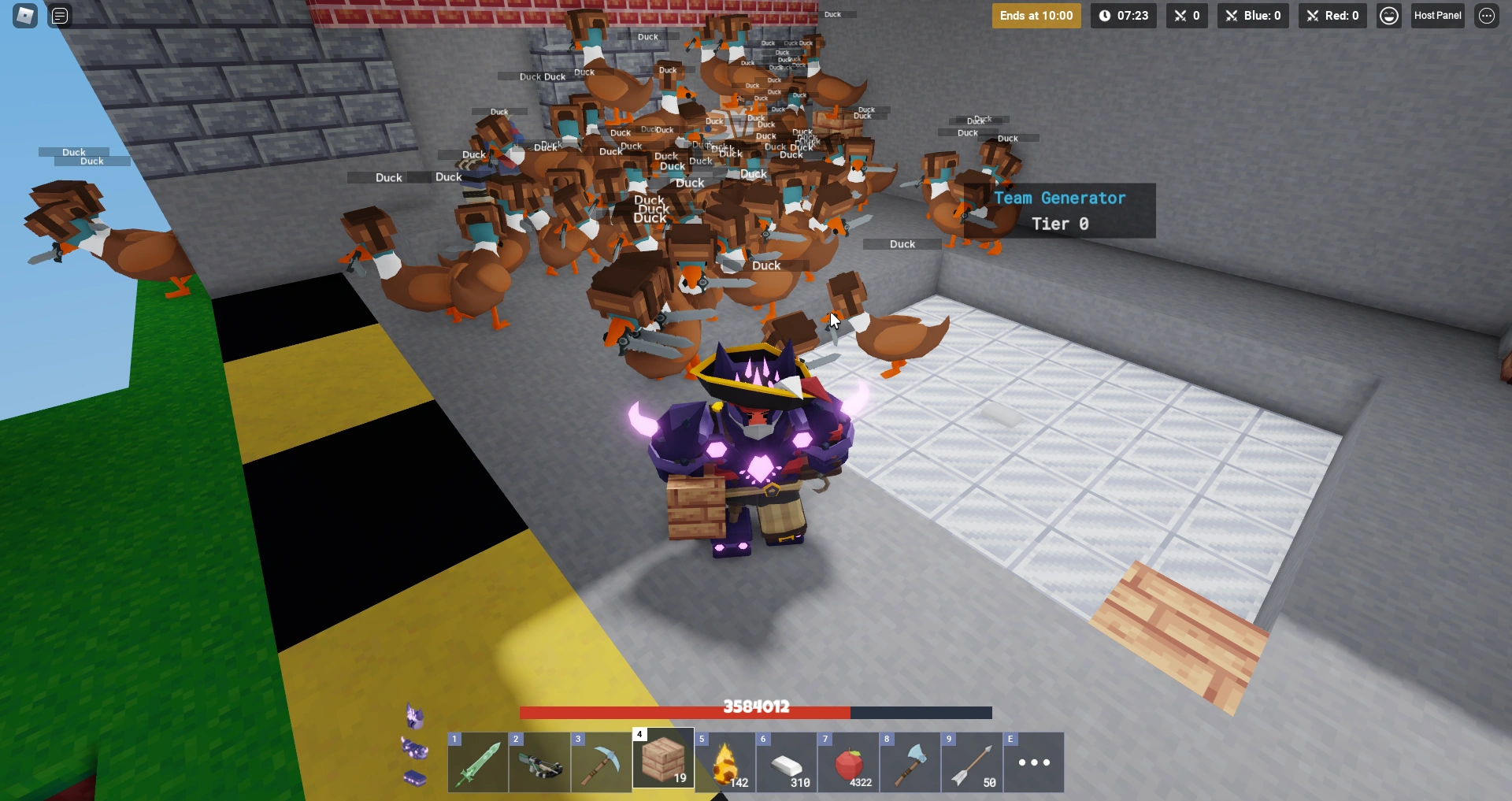Open the Host Panel

click(x=1437, y=15)
